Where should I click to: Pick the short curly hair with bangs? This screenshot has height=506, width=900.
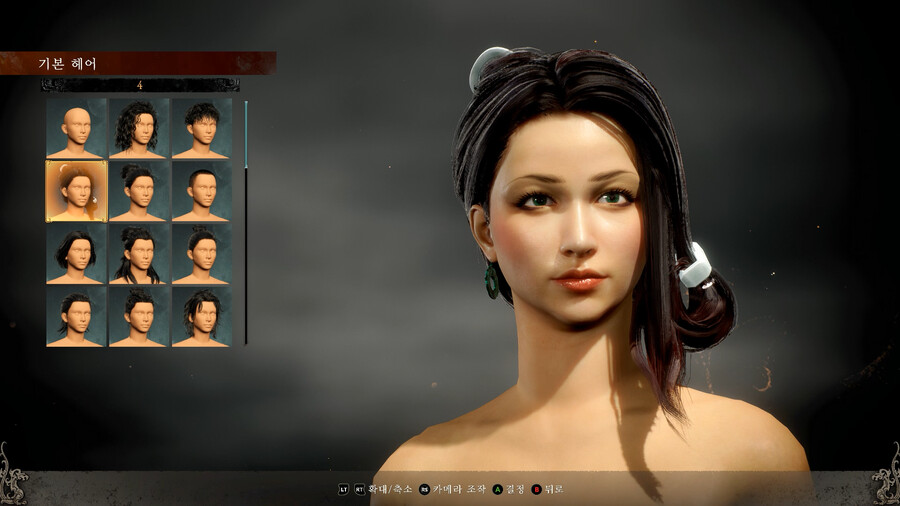click(x=202, y=128)
